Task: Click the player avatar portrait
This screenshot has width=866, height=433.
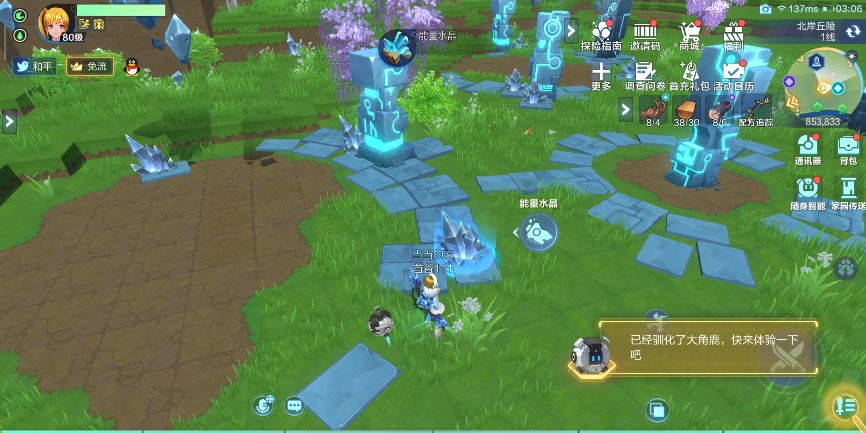Action: (56, 22)
